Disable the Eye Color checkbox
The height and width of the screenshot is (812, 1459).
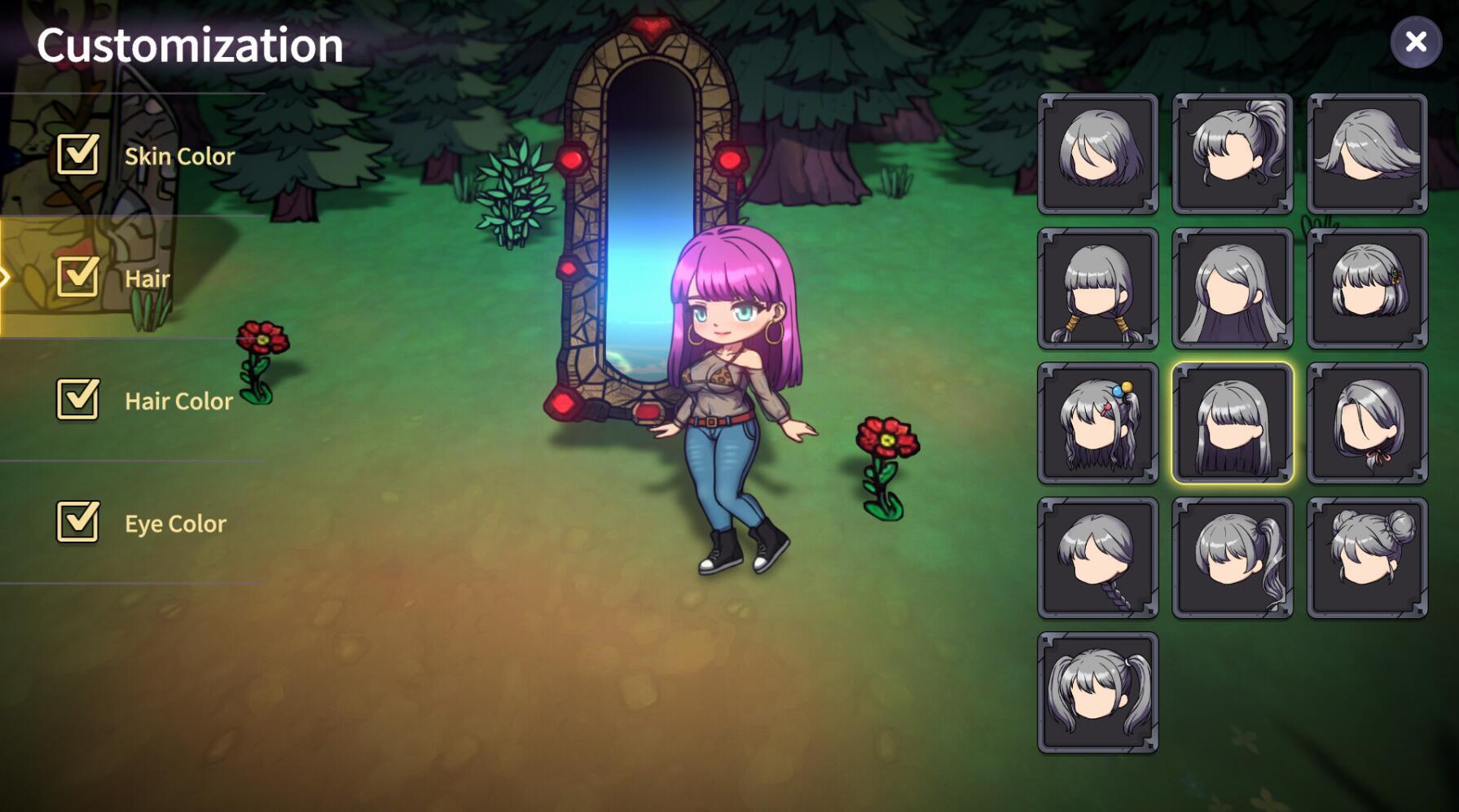(x=76, y=523)
